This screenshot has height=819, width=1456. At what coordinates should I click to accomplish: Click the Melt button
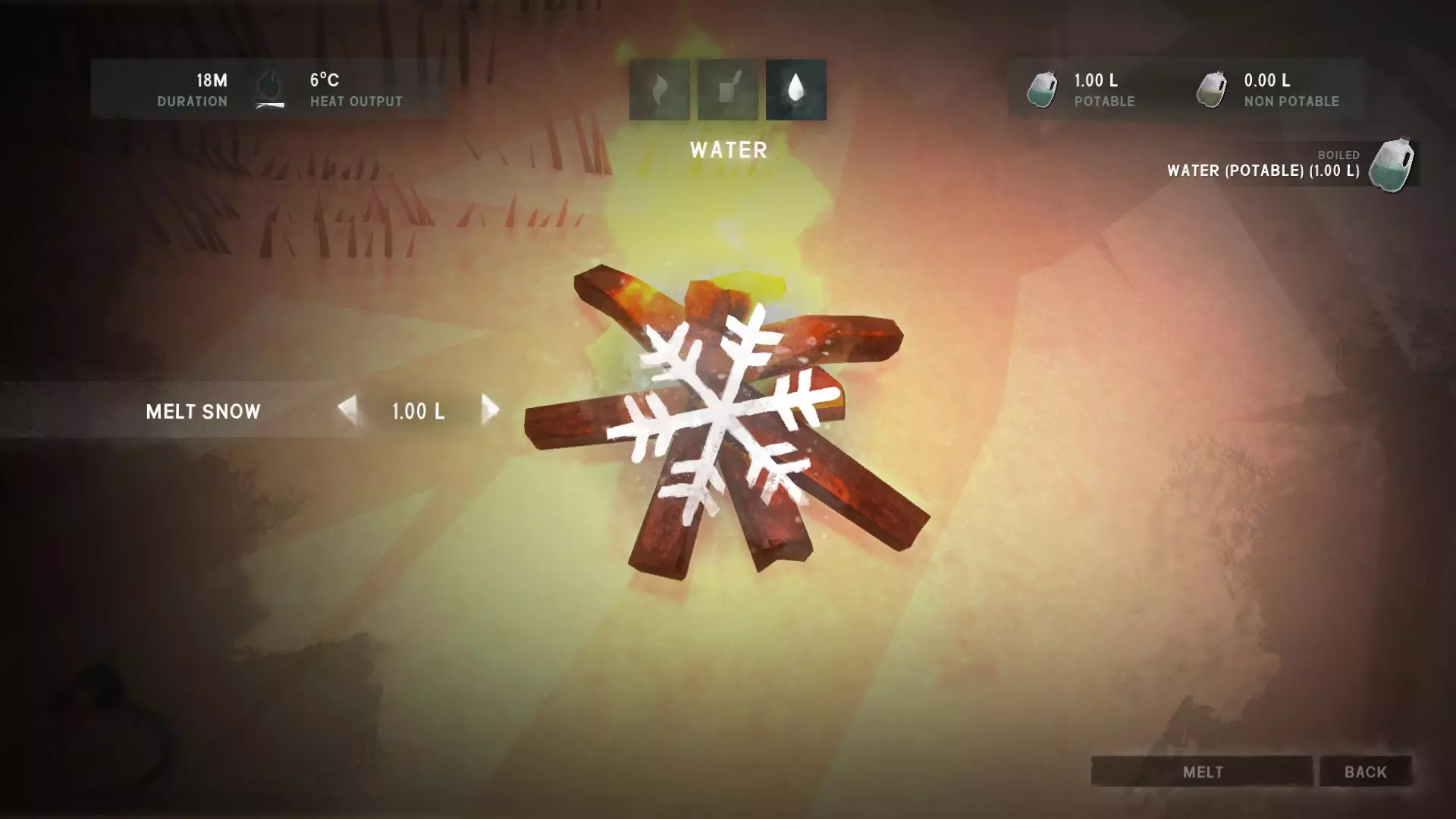click(x=1202, y=771)
